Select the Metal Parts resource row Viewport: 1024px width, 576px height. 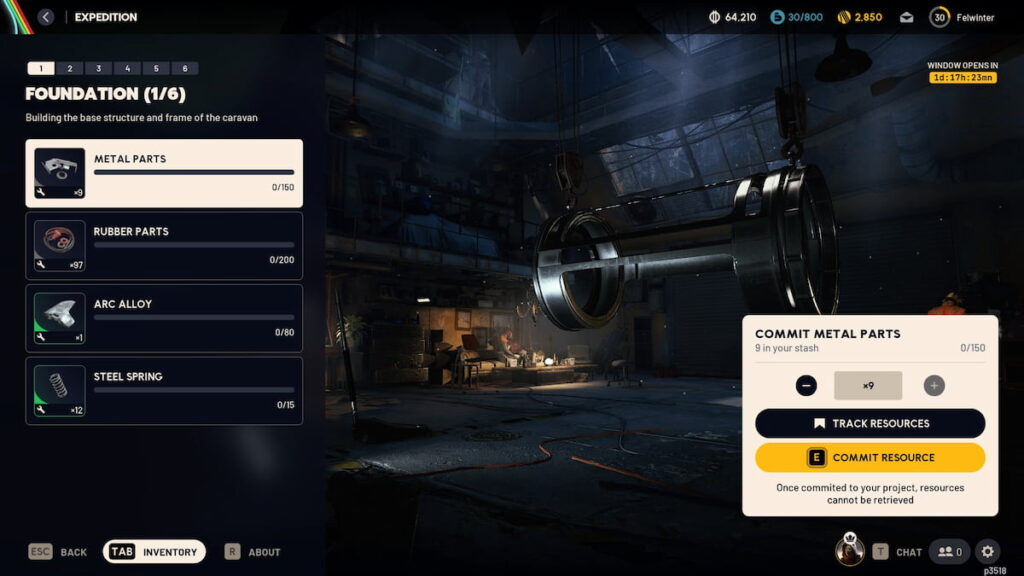[x=164, y=173]
